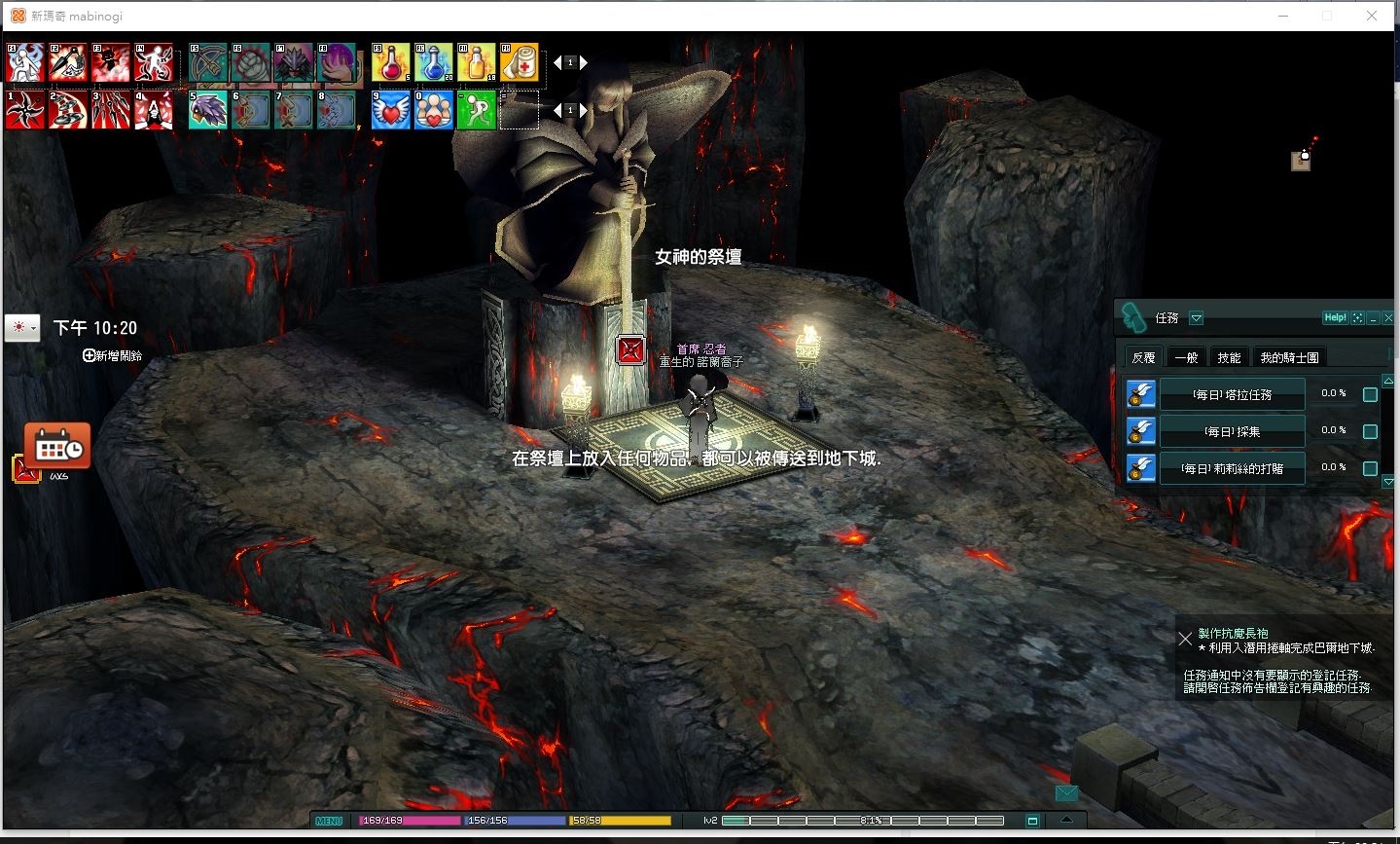Close the 任務 quest window
The height and width of the screenshot is (844, 1400).
click(1388, 318)
